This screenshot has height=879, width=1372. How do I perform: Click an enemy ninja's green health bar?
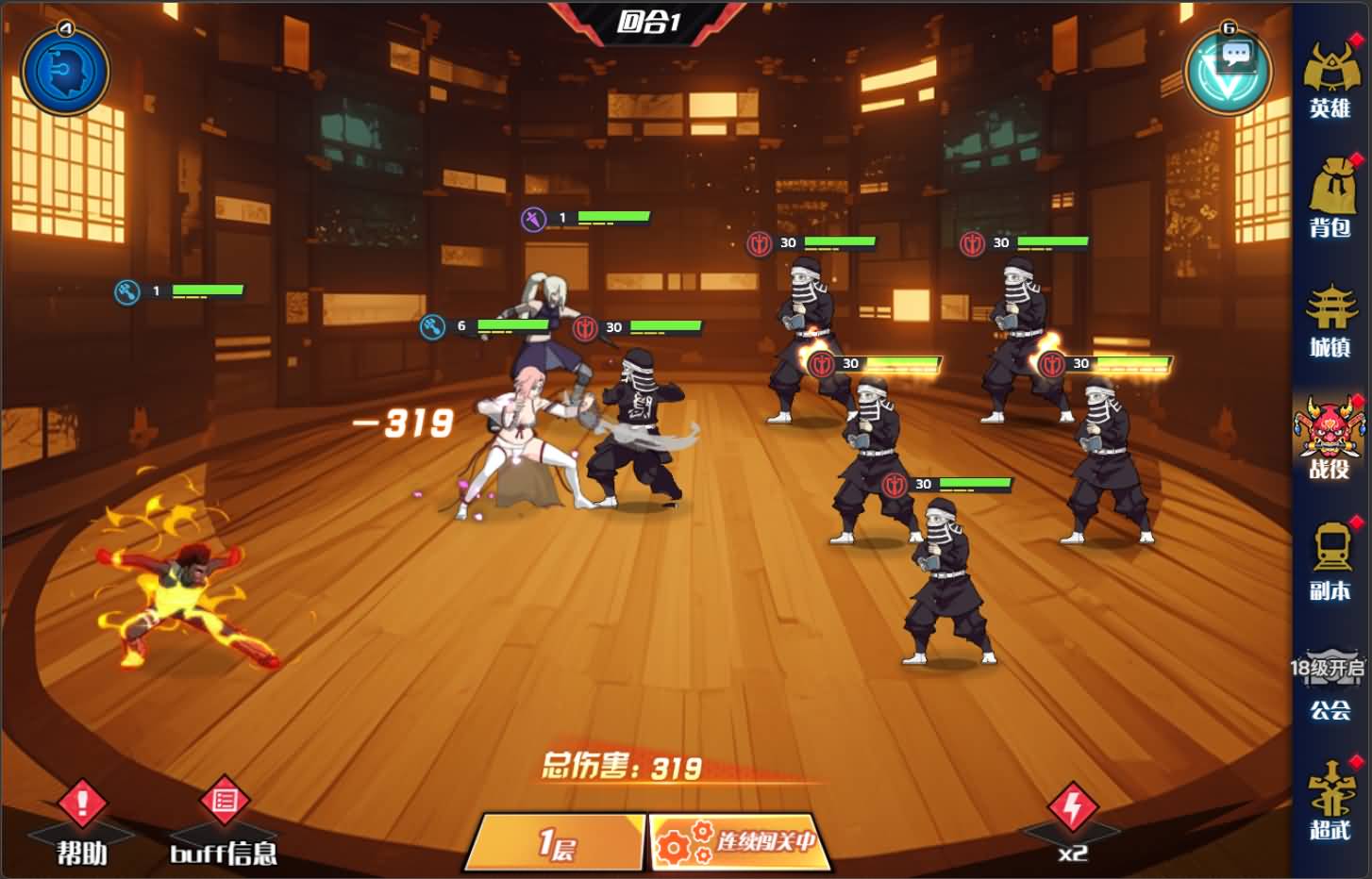point(841,243)
